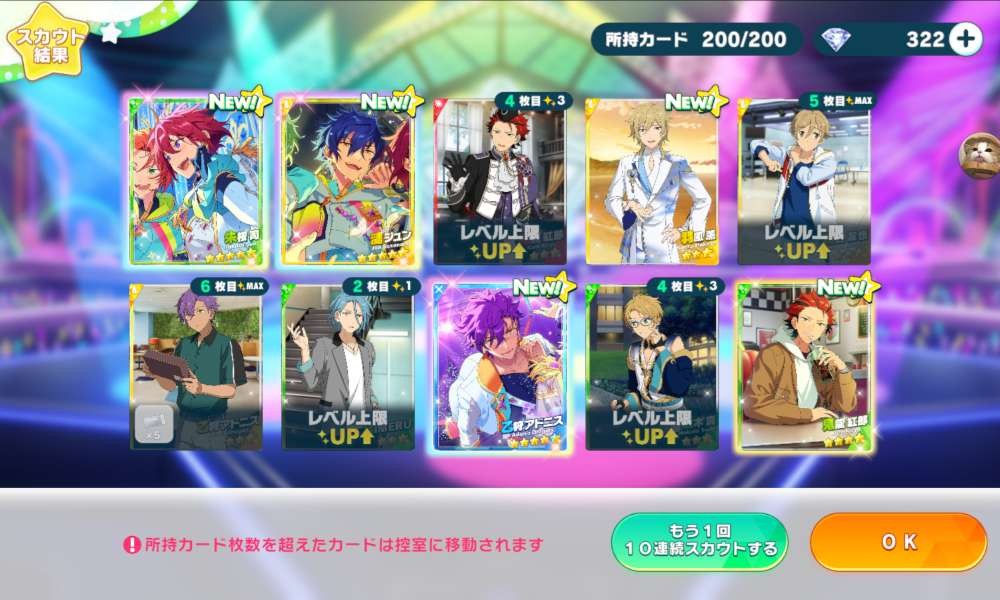Confirm results with the orange OK button
The width and height of the screenshot is (1000, 600).
pyautogui.click(x=898, y=542)
